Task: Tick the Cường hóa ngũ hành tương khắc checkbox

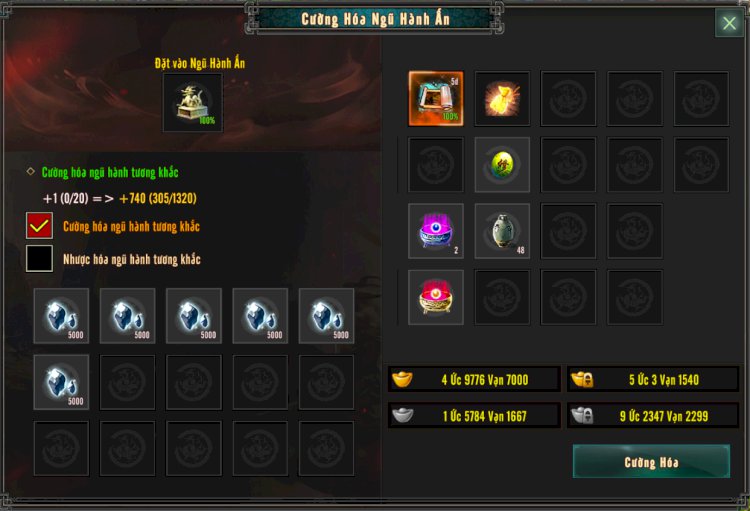Action: (x=40, y=226)
